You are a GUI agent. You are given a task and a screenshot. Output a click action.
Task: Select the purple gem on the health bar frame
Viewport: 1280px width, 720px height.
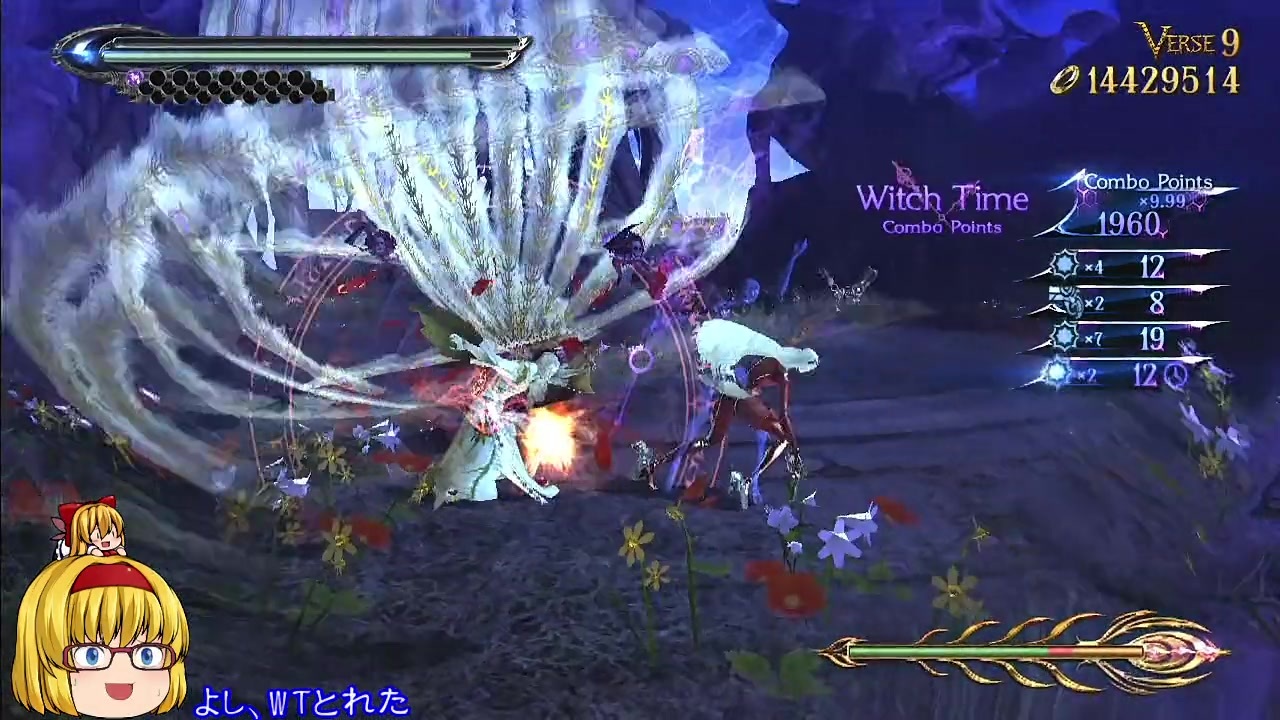click(134, 78)
